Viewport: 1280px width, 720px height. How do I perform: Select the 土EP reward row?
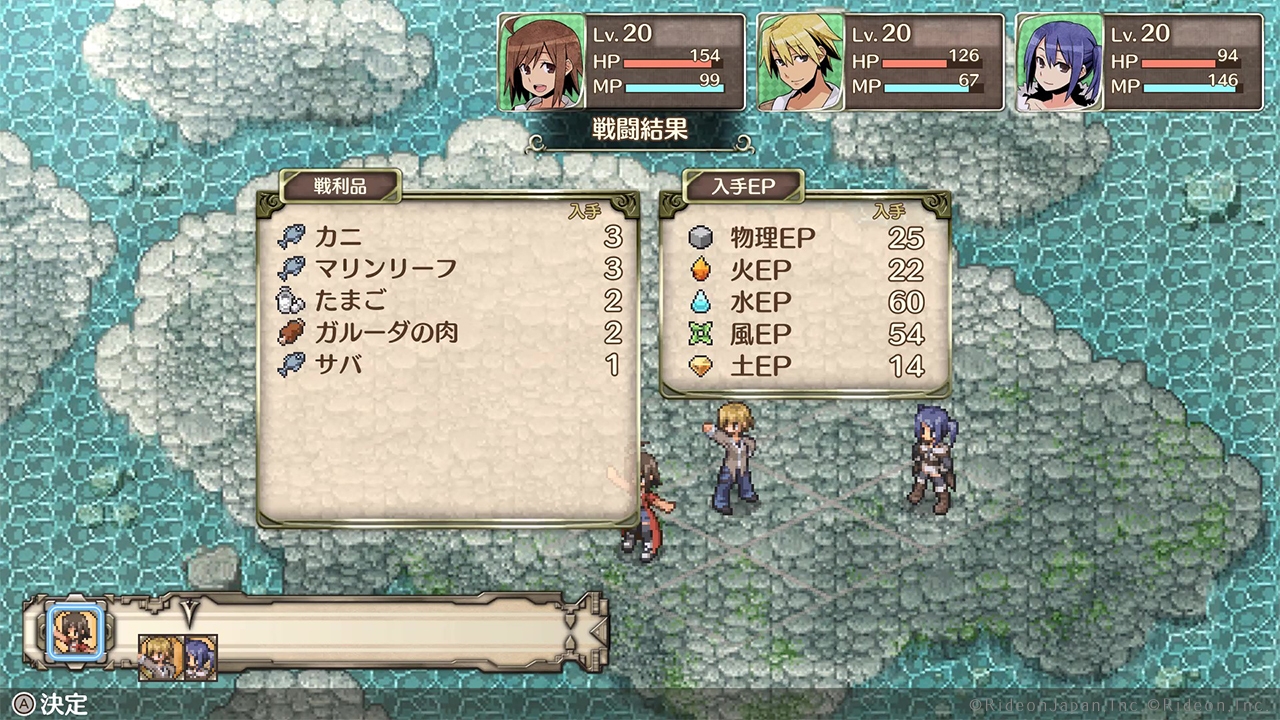point(805,366)
